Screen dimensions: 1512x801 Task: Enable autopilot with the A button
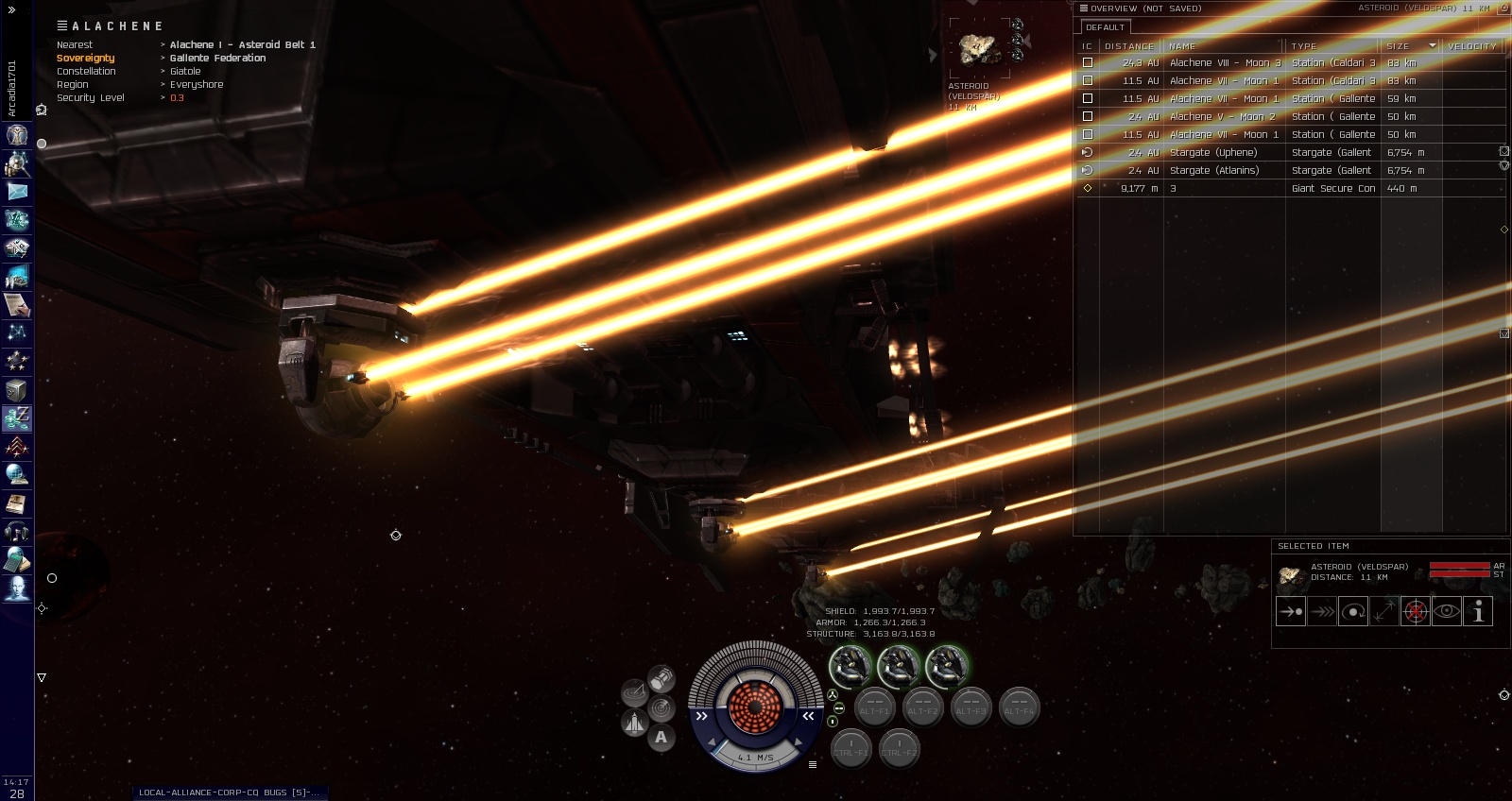(x=661, y=738)
